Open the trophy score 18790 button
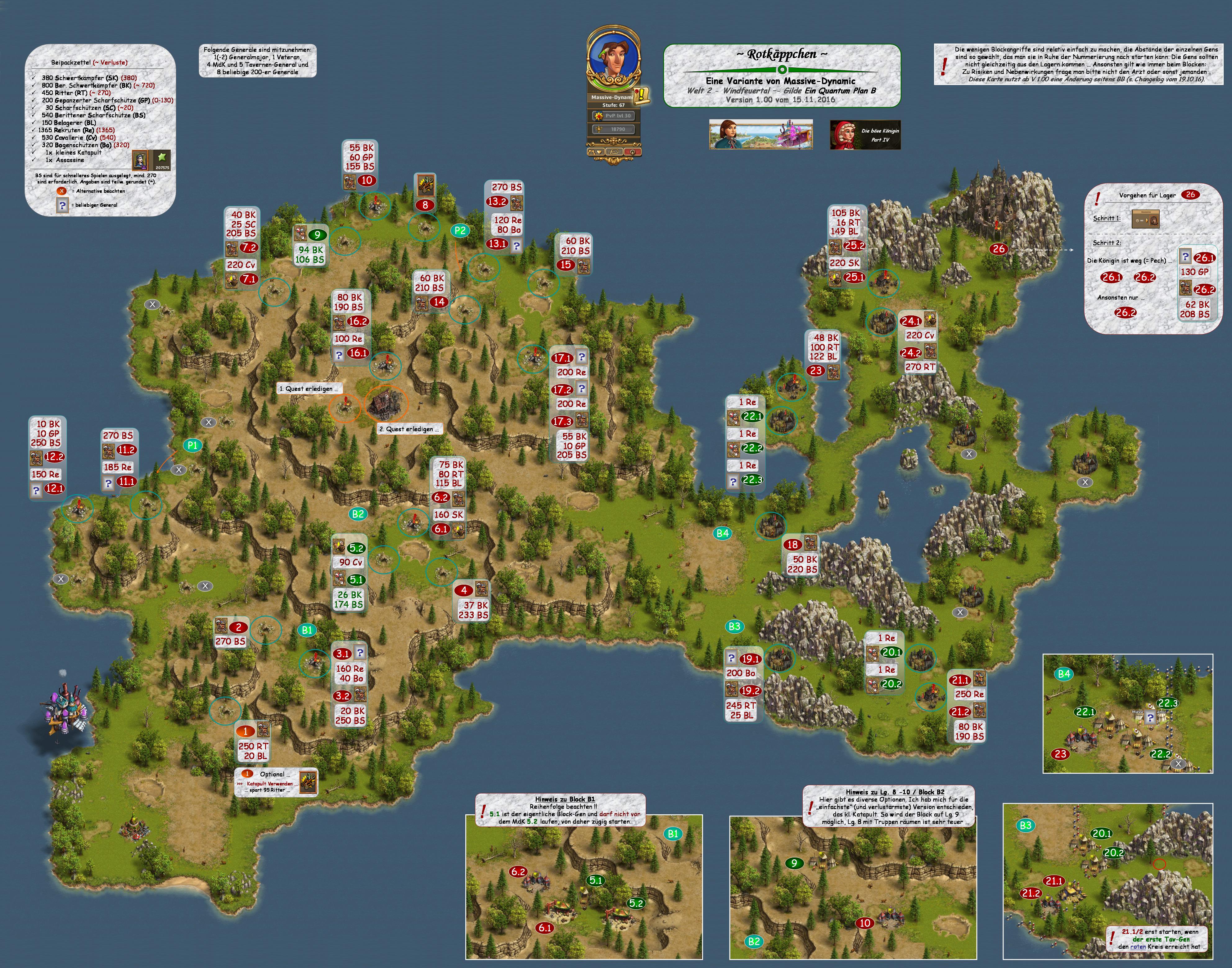This screenshot has height=968, width=1232. (613, 129)
